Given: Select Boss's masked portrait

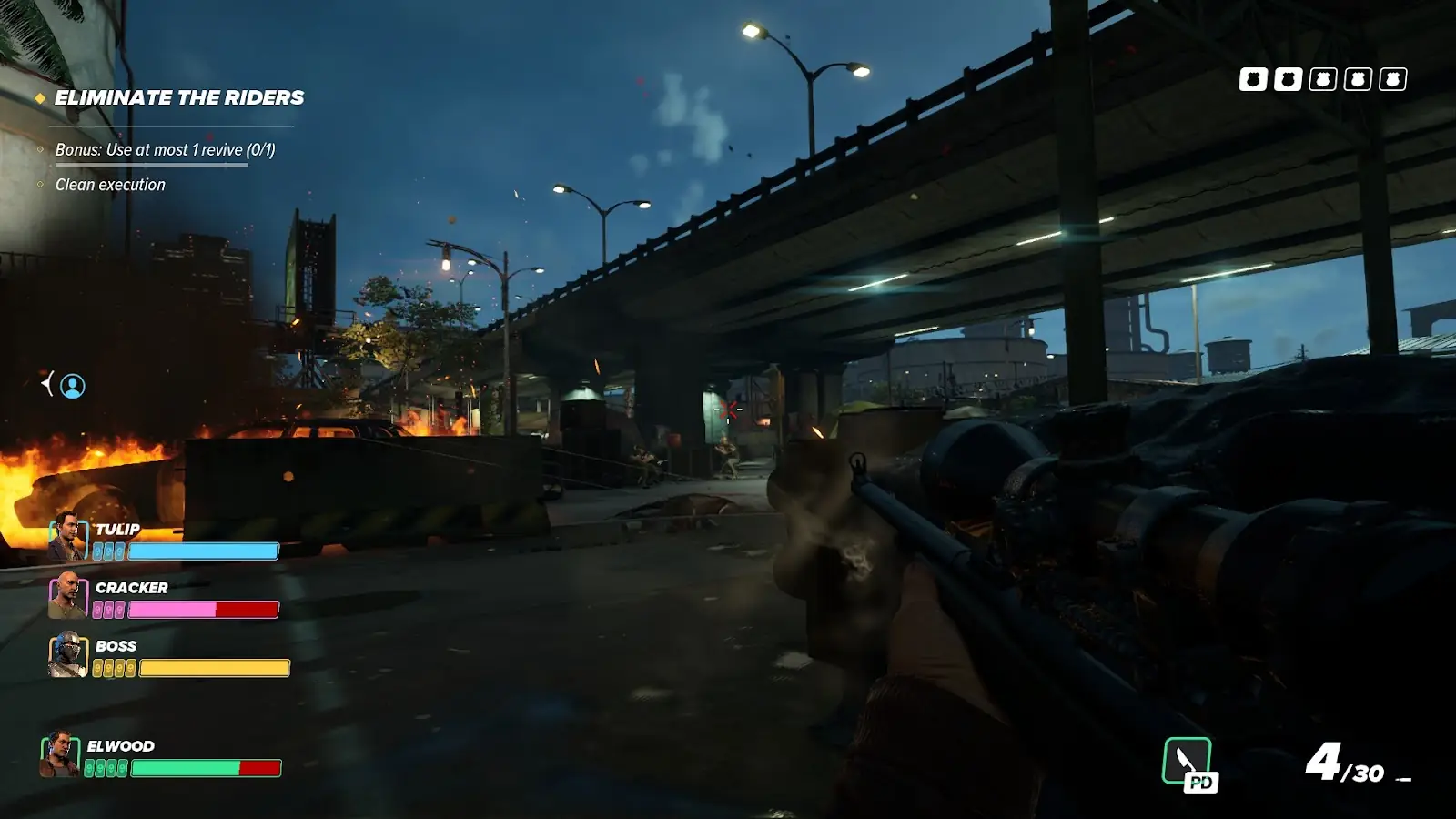Looking at the screenshot, I should pos(67,654).
